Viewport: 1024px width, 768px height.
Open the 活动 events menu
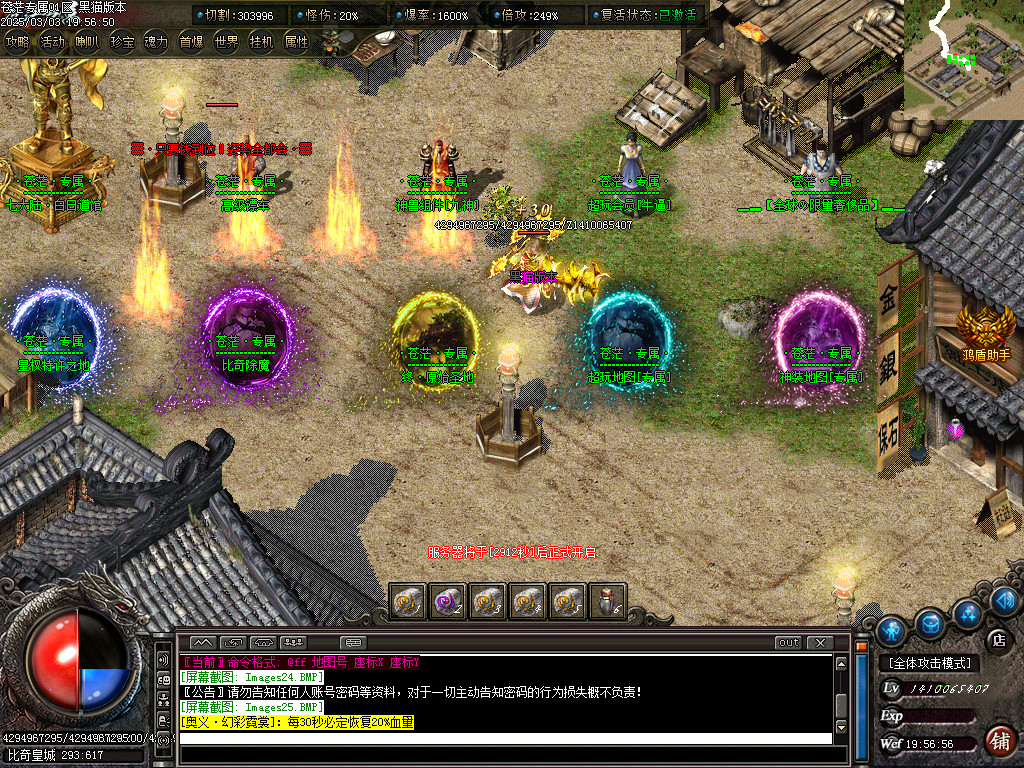tap(52, 42)
